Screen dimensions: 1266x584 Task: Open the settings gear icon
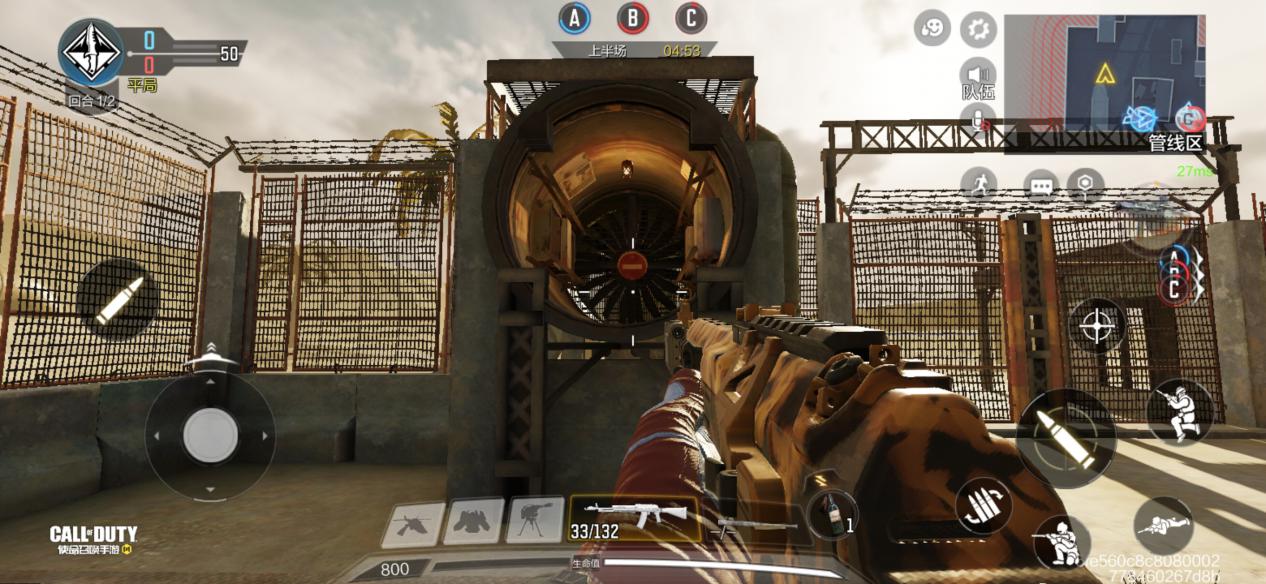(x=978, y=29)
